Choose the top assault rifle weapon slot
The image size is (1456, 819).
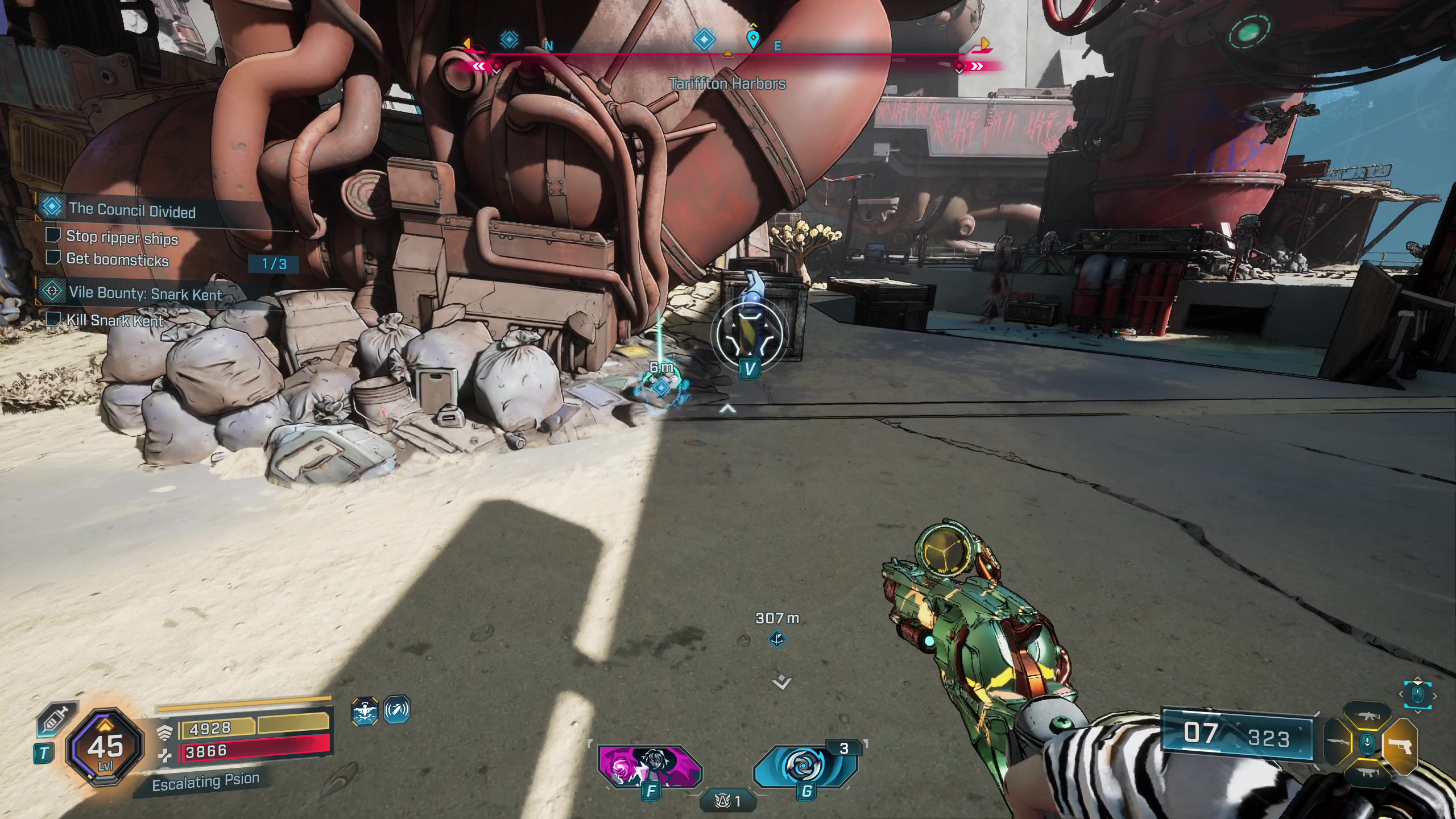pyautogui.click(x=1367, y=717)
